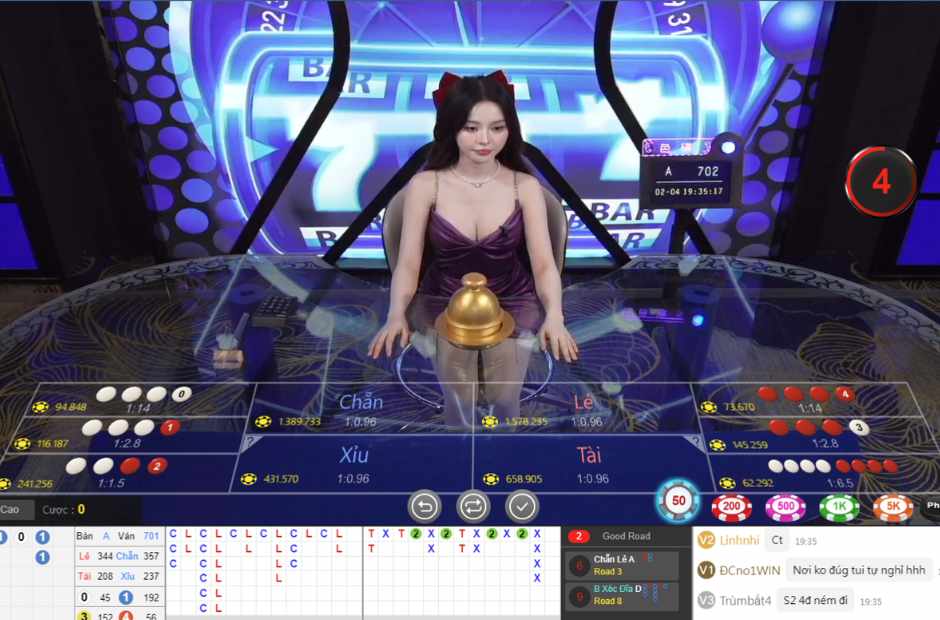The height and width of the screenshot is (620, 940).
Task: Pick the red 200 chip
Action: [x=731, y=508]
